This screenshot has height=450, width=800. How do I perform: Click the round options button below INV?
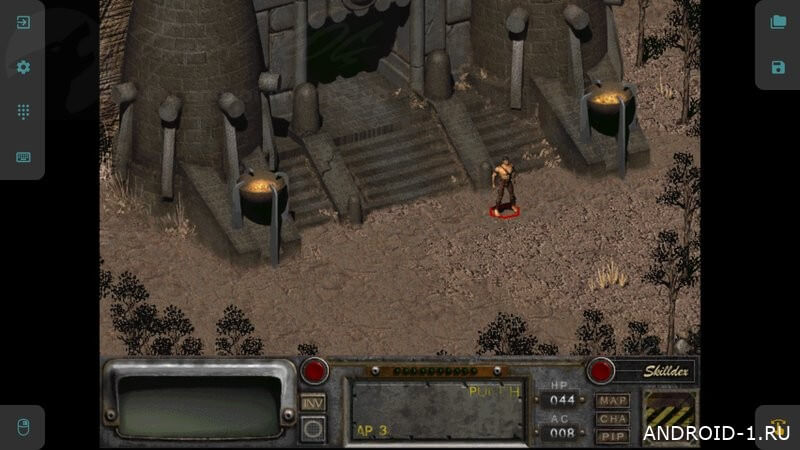(x=313, y=429)
